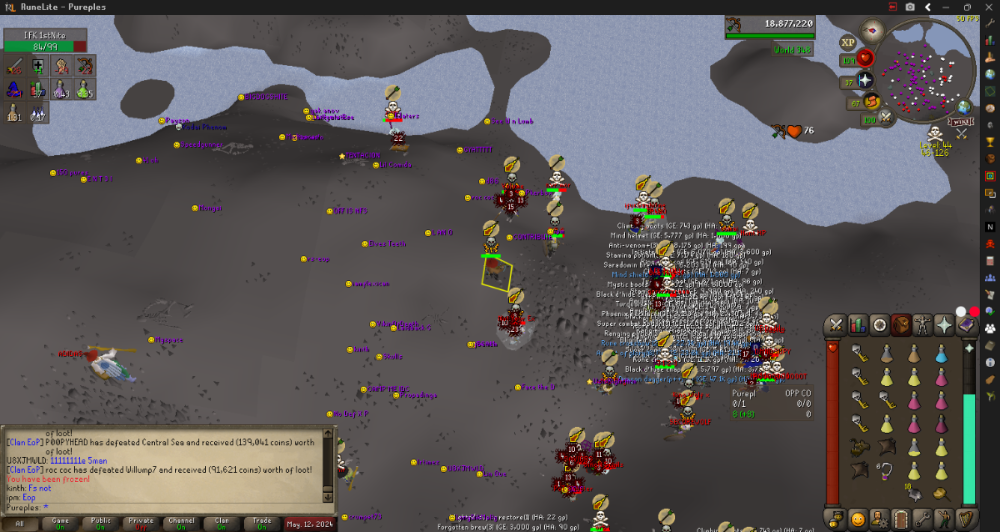Switch to the Public chat tab
Screen dimensions: 1000x532
(101, 522)
